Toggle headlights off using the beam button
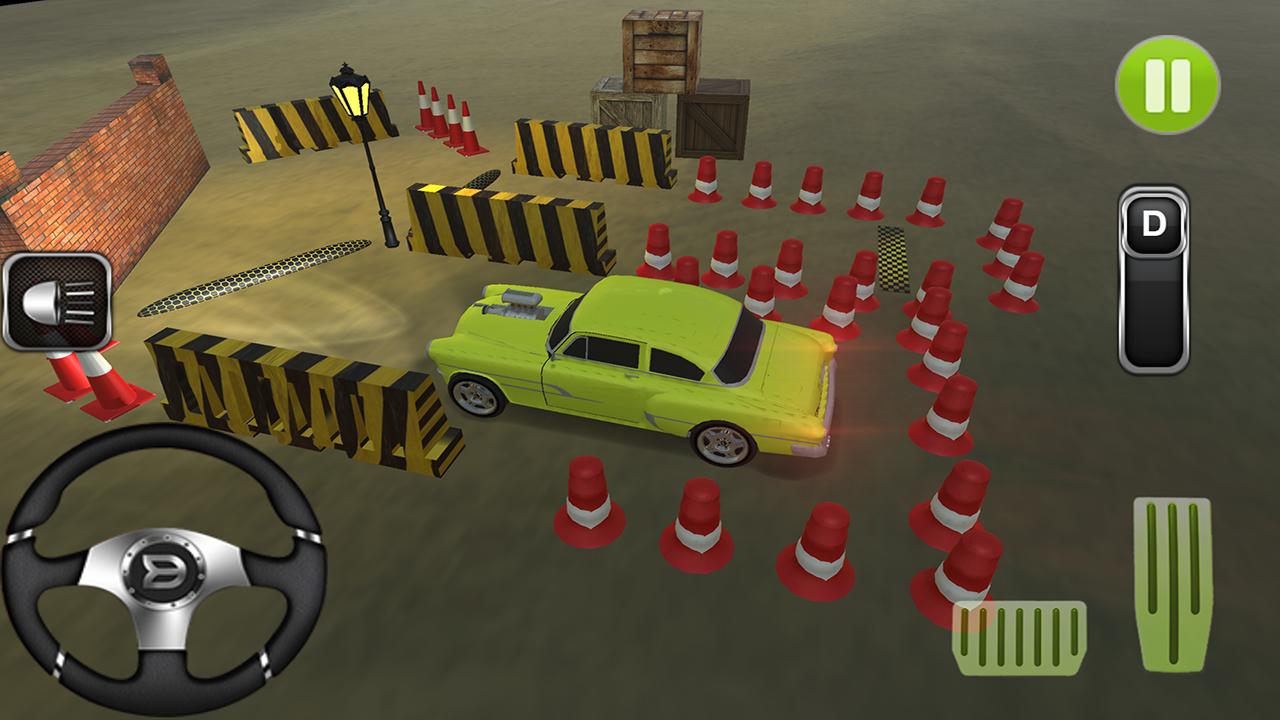Image resolution: width=1280 pixels, height=720 pixels. coord(56,301)
